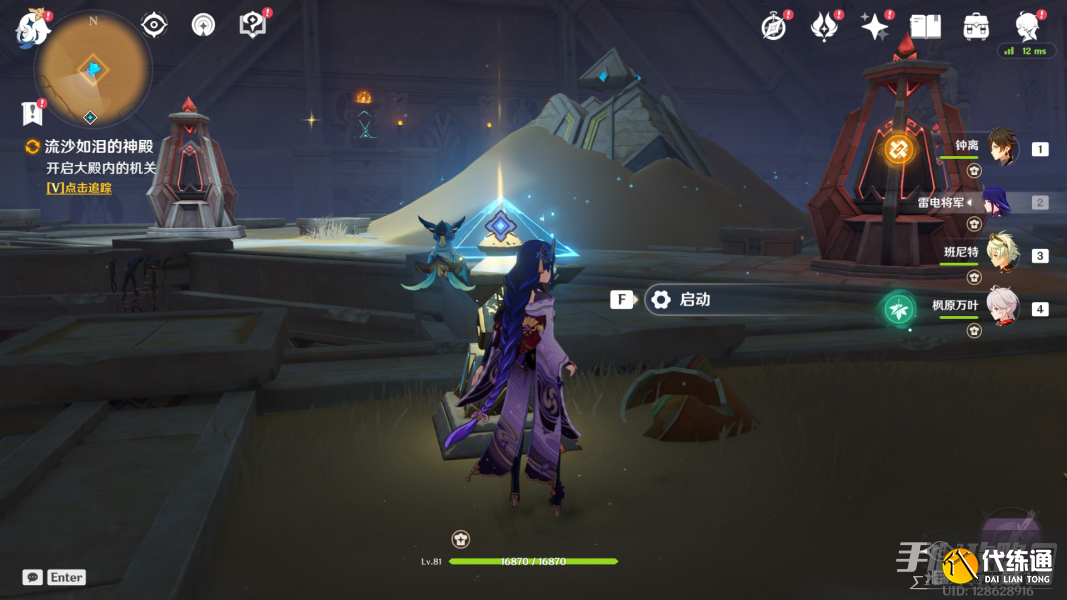
Task: Switch to party member 钟离
Action: (1002, 148)
